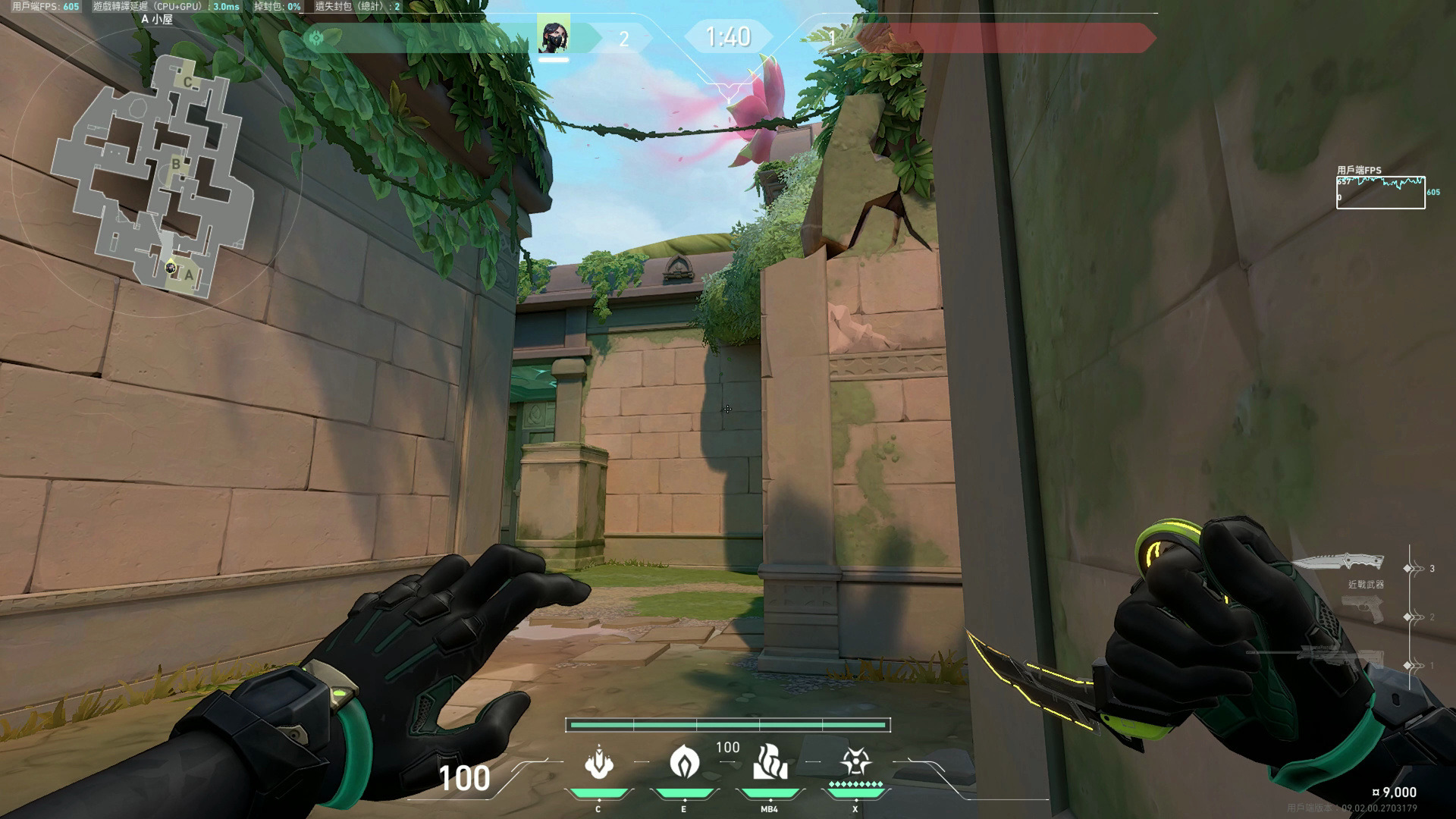The image size is (1456, 819).
Task: Choose the melee knife weapon slot
Action: pos(1338,563)
